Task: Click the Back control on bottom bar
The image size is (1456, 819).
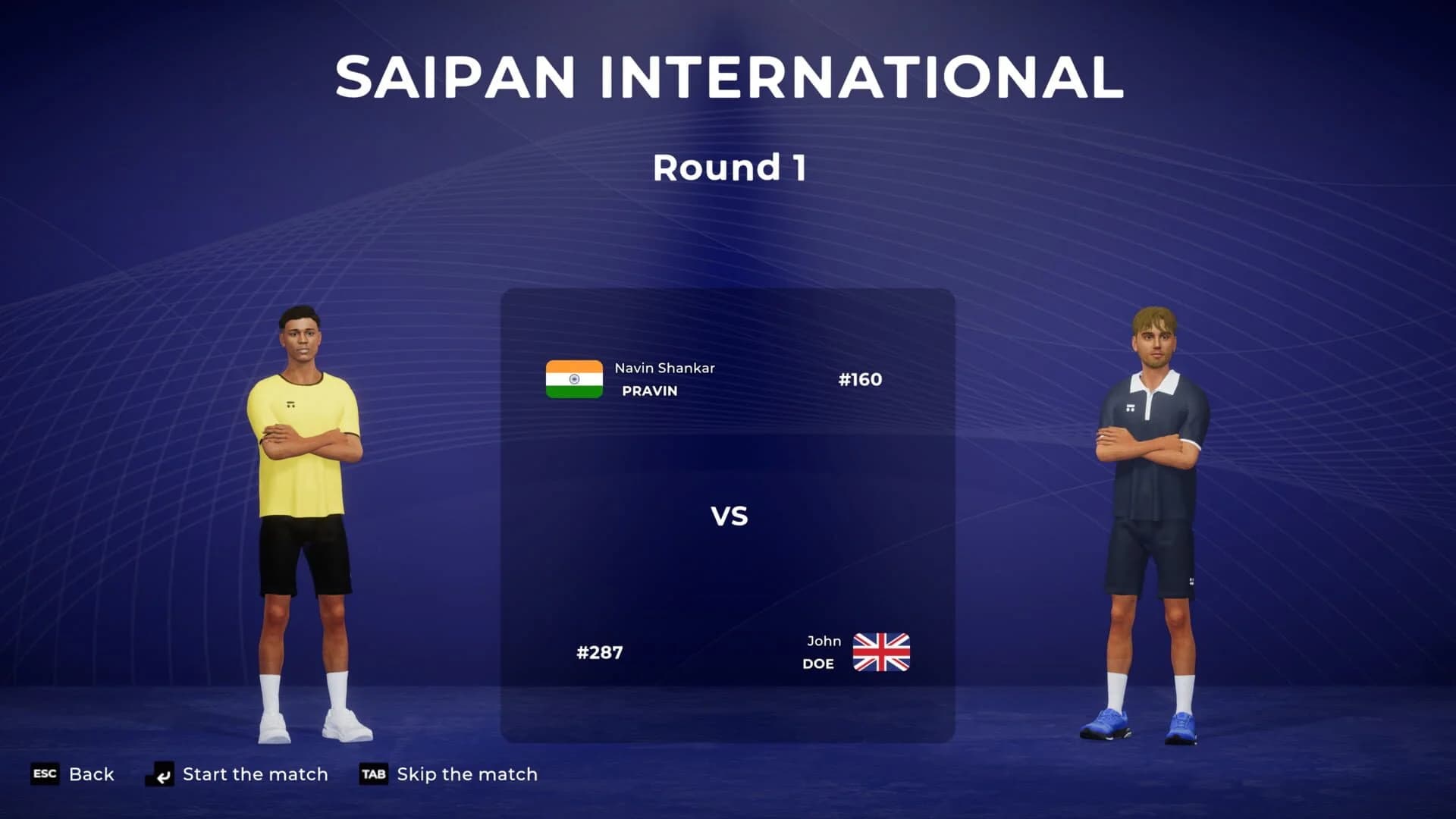Action: [x=92, y=774]
